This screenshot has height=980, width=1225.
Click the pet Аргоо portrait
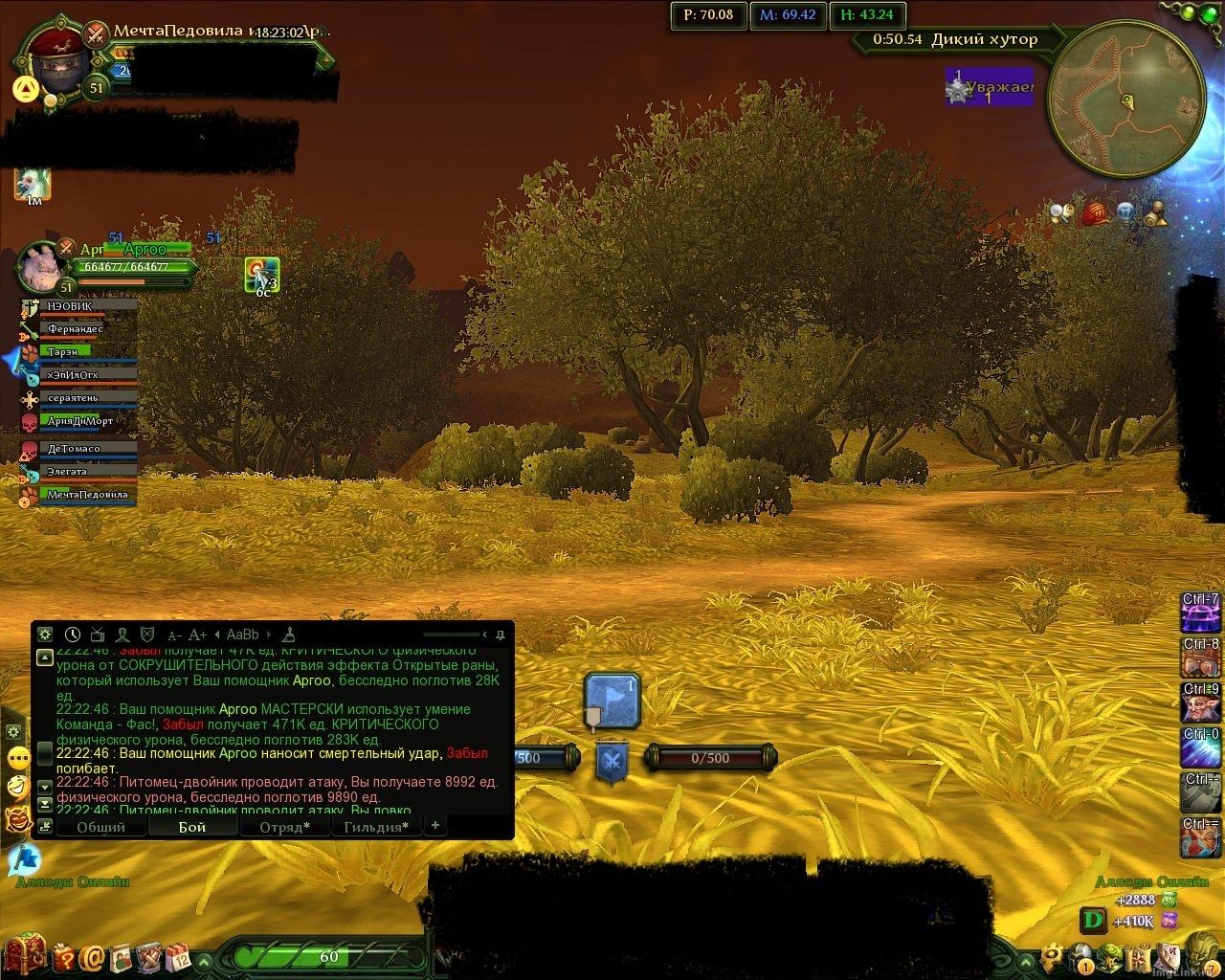click(40, 265)
